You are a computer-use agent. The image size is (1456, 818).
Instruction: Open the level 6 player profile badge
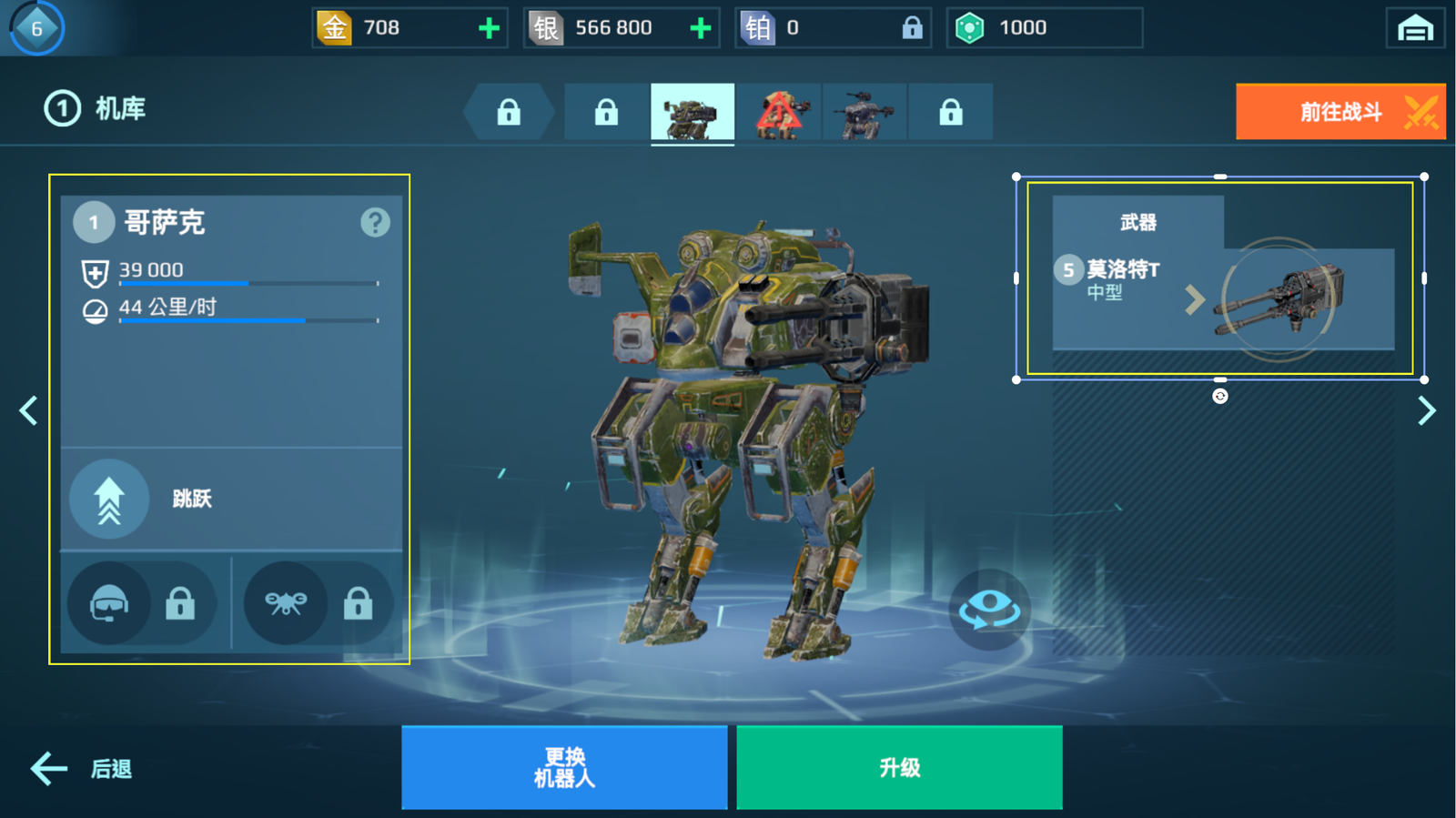(37, 28)
